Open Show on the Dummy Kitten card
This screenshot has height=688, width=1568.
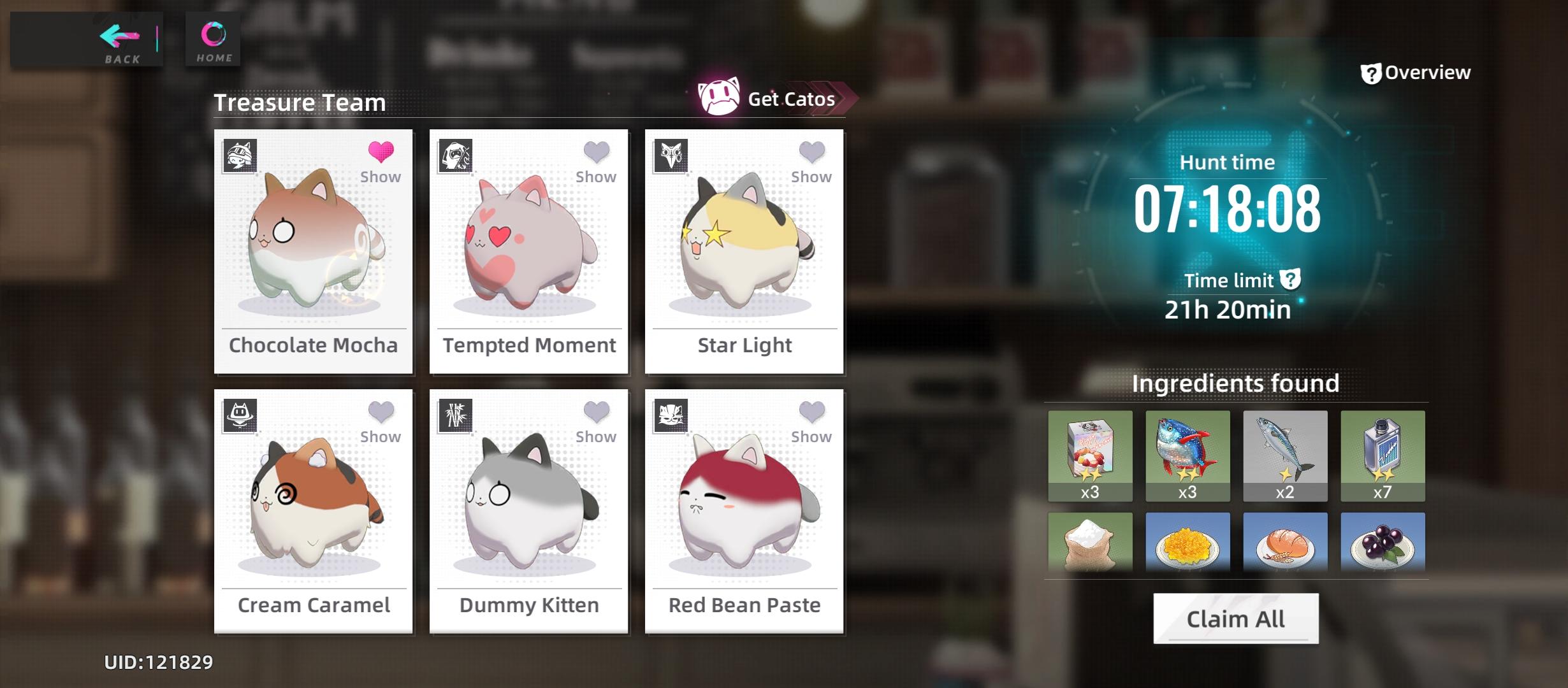tap(595, 436)
